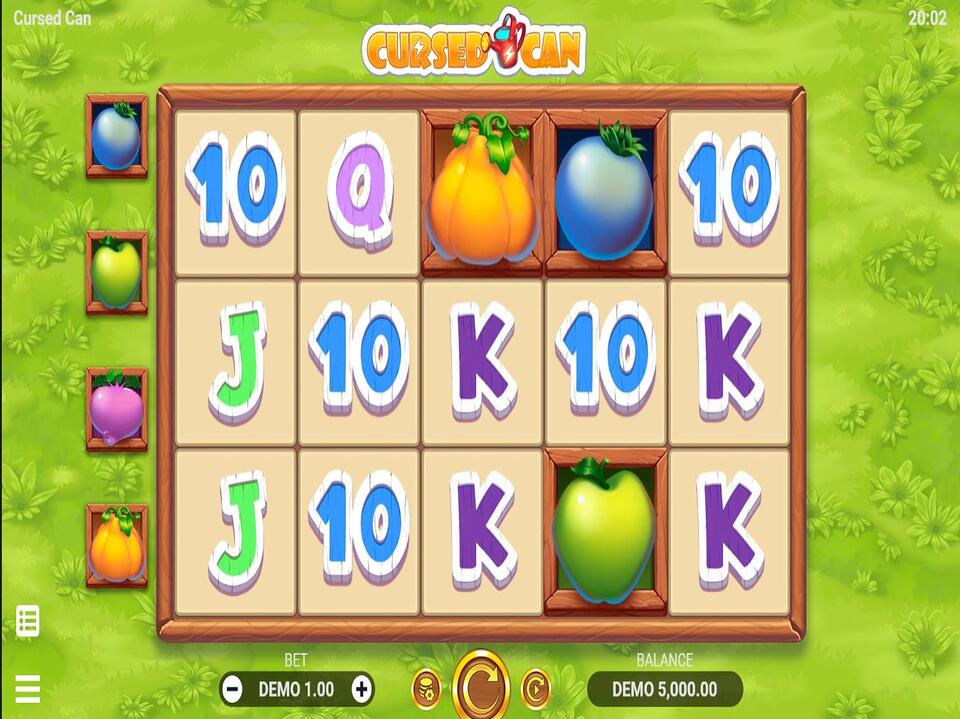Screen dimensions: 960x719
Task: Increase the bet with the plus button
Action: tap(362, 689)
